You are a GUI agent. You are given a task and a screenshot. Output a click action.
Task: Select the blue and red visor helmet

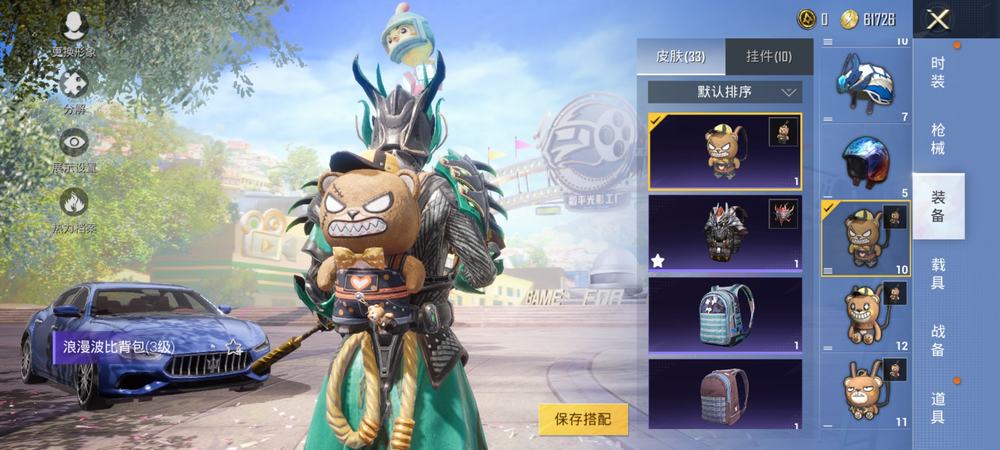click(x=865, y=160)
